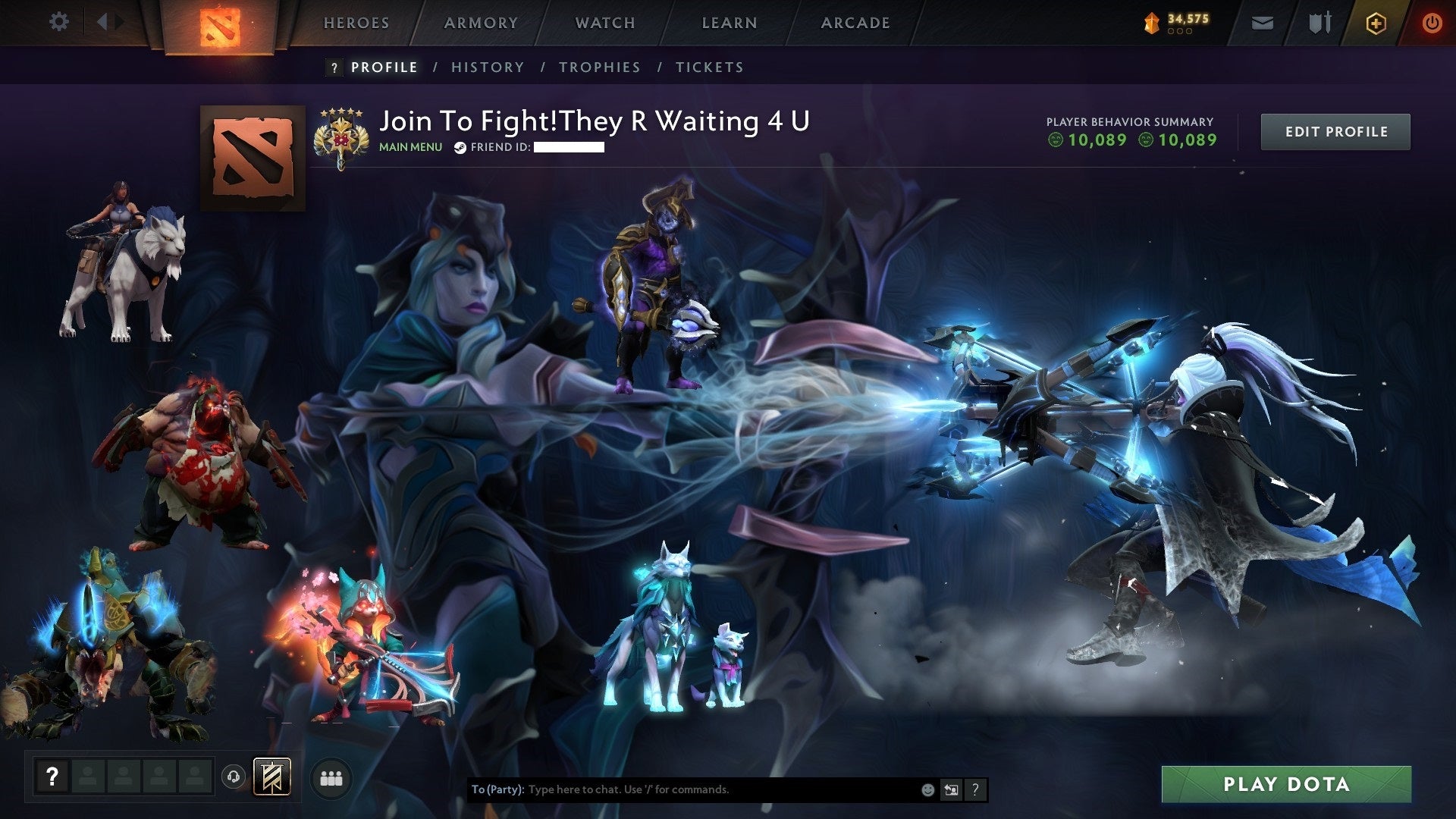1456x819 pixels.
Task: Switch to the HISTORY tab
Action: [x=488, y=67]
